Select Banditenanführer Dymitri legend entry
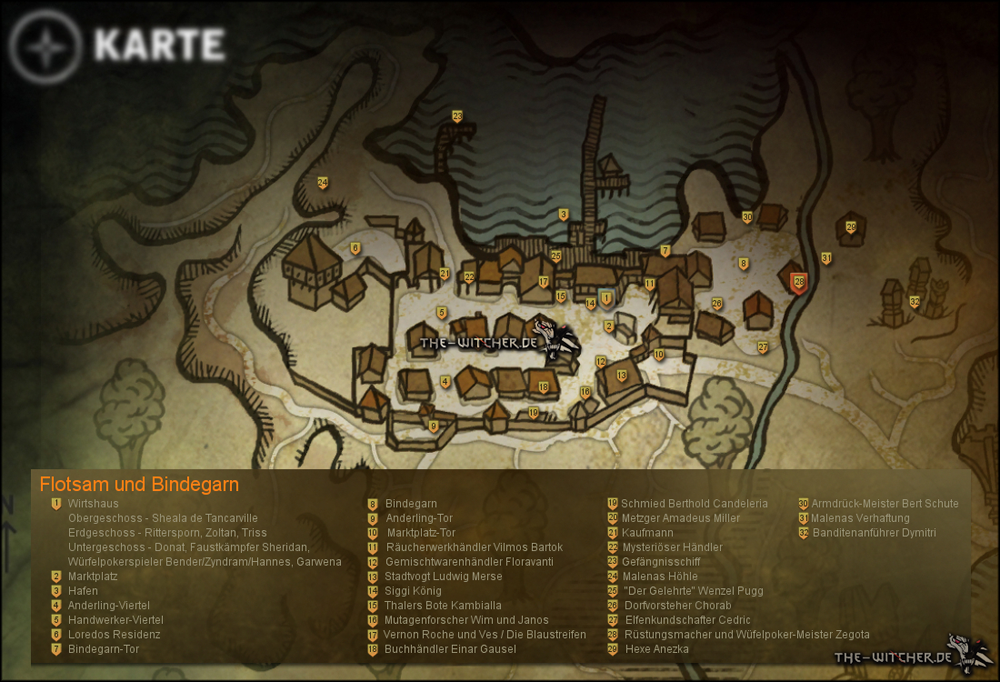The height and width of the screenshot is (682, 1000). coord(874,533)
